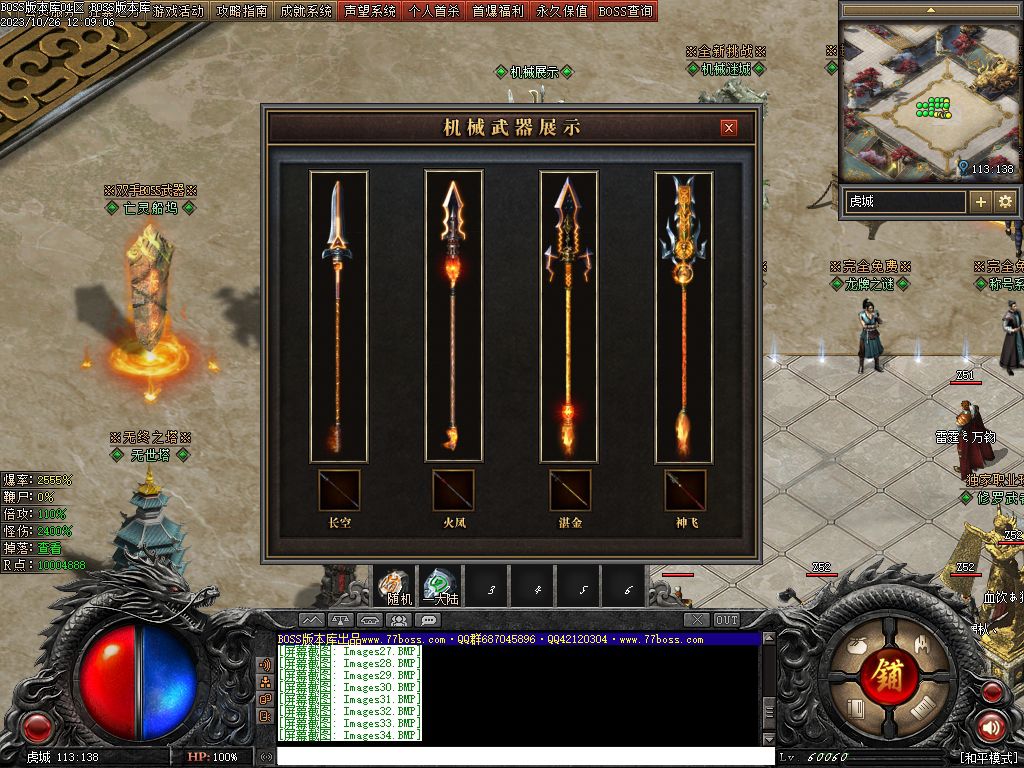
Task: Toggle the red speaker sound button
Action: [x=990, y=727]
